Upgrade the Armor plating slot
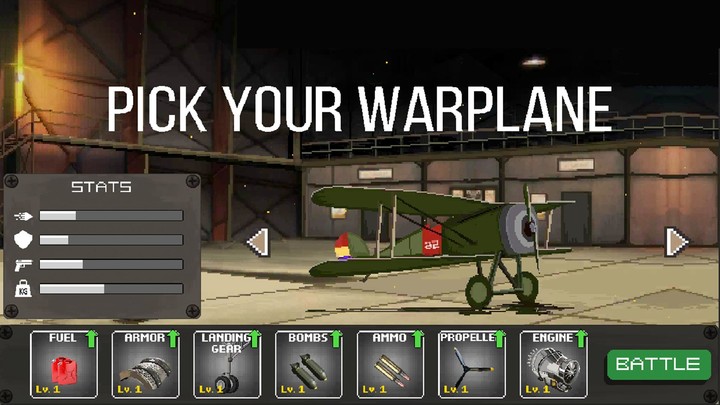720x405 pixels. 146,365
